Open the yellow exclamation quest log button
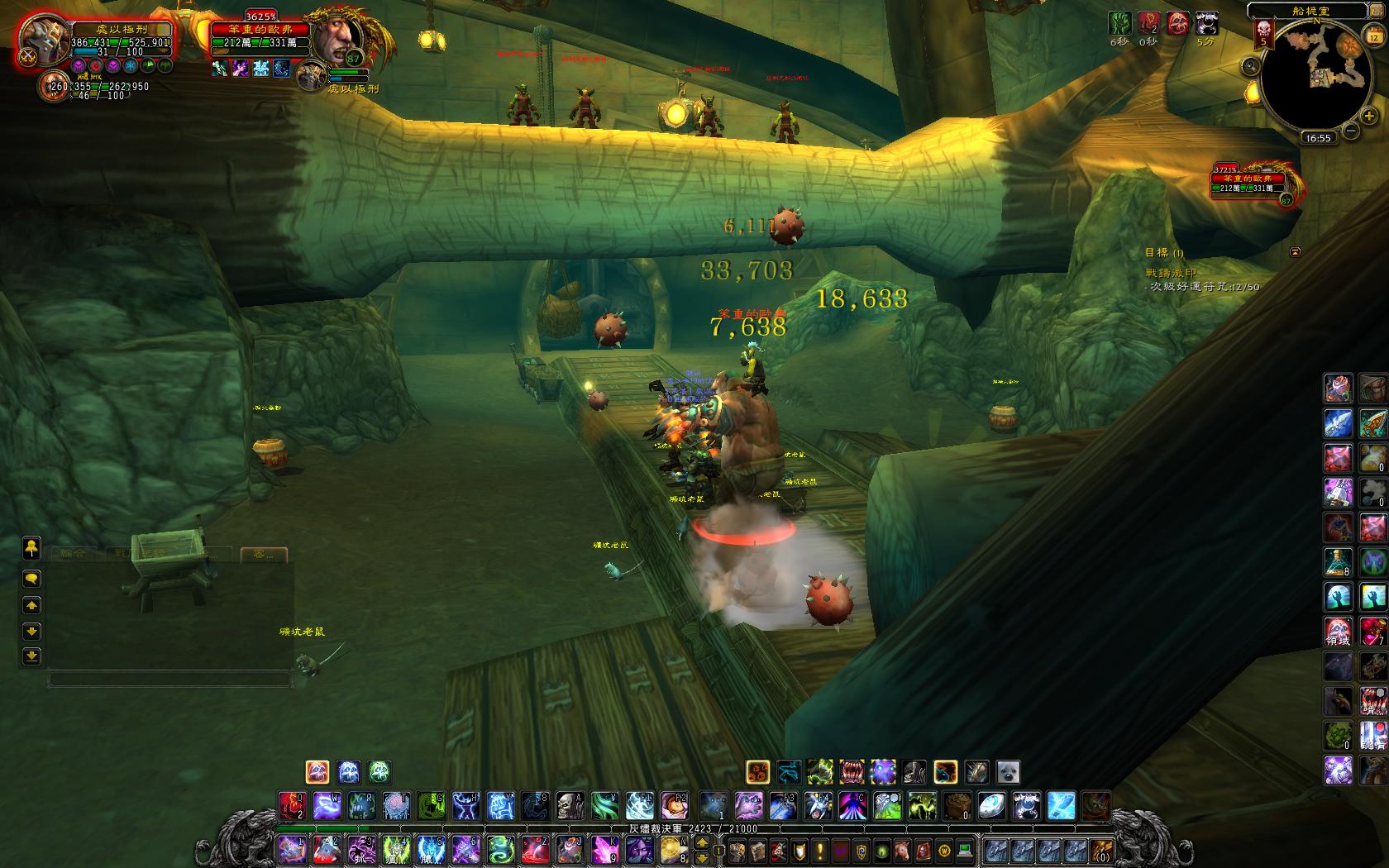The height and width of the screenshot is (868, 1389). pos(820,850)
